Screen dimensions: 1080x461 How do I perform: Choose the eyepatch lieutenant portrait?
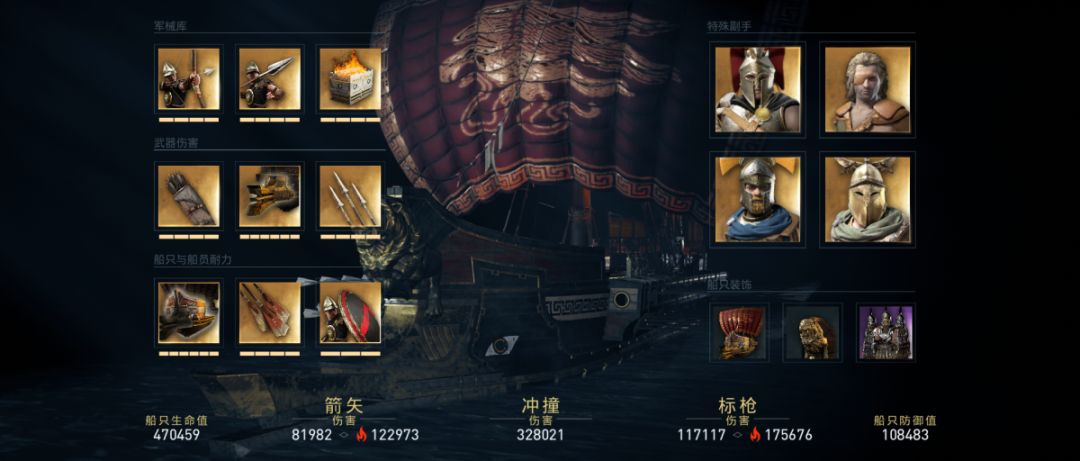pyautogui.click(x=867, y=89)
